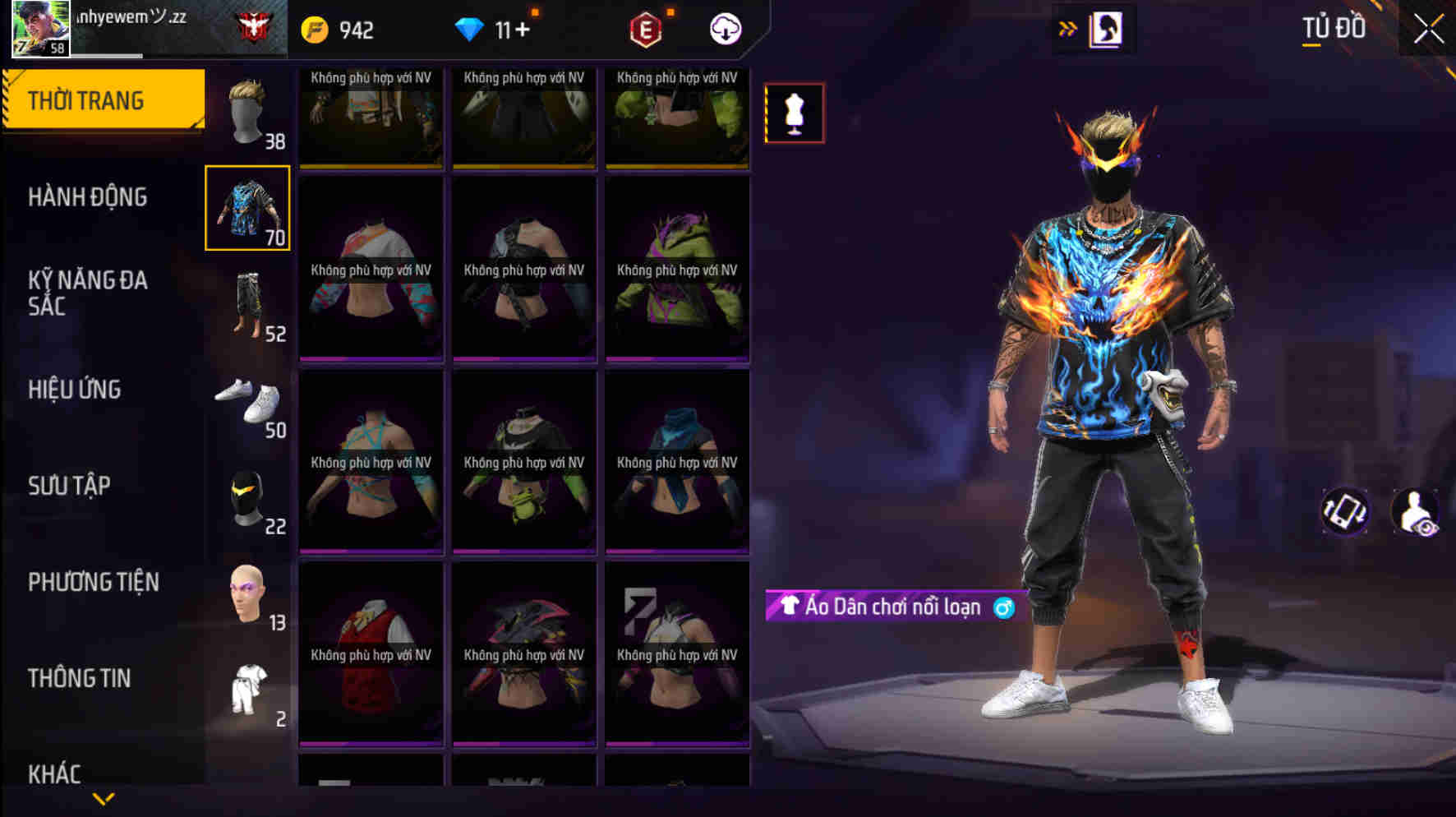Click the character viewer icon with eye symbol
This screenshot has width=1456, height=817.
(x=1417, y=513)
